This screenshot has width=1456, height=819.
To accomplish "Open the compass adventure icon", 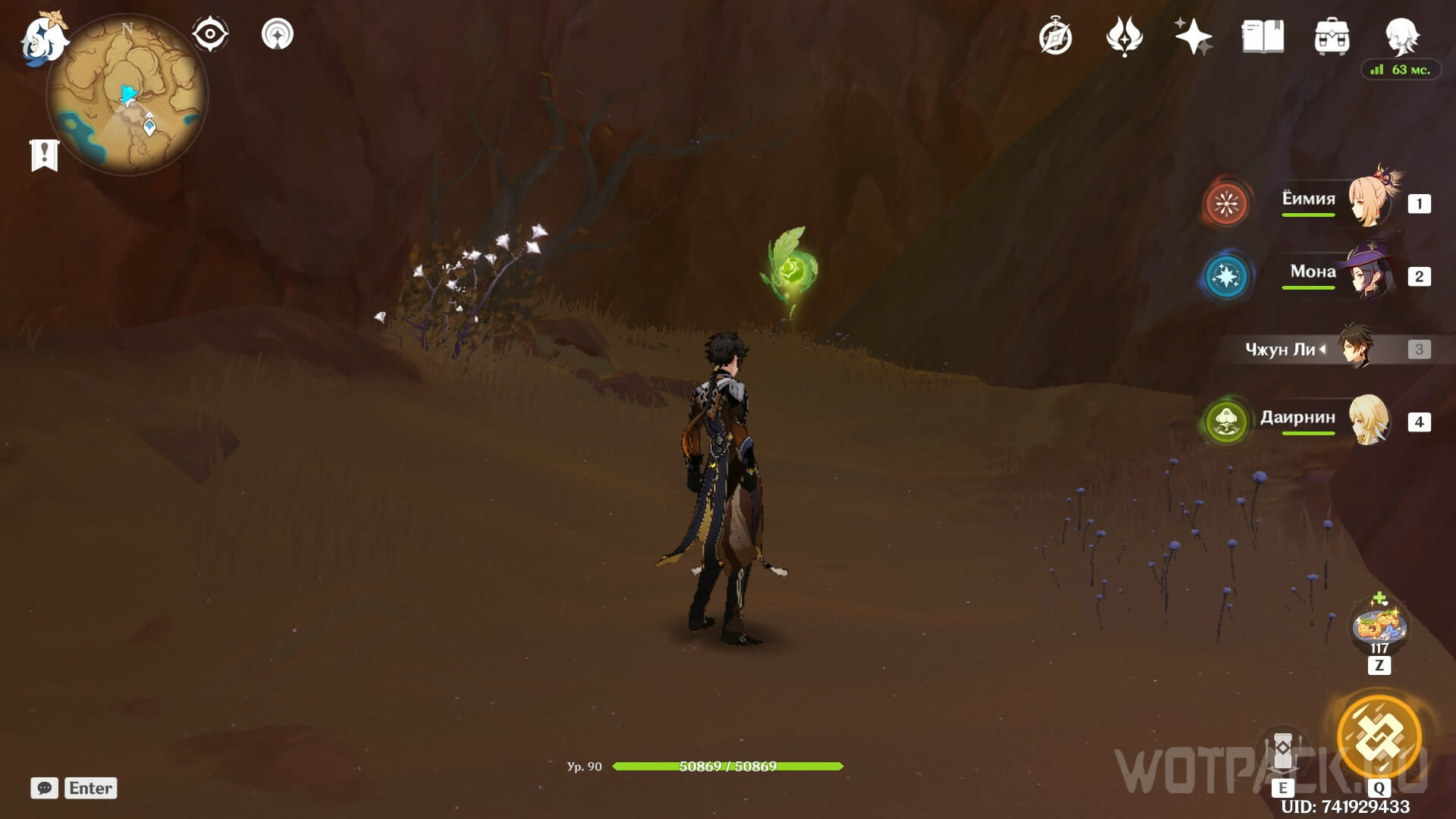I will (1055, 37).
